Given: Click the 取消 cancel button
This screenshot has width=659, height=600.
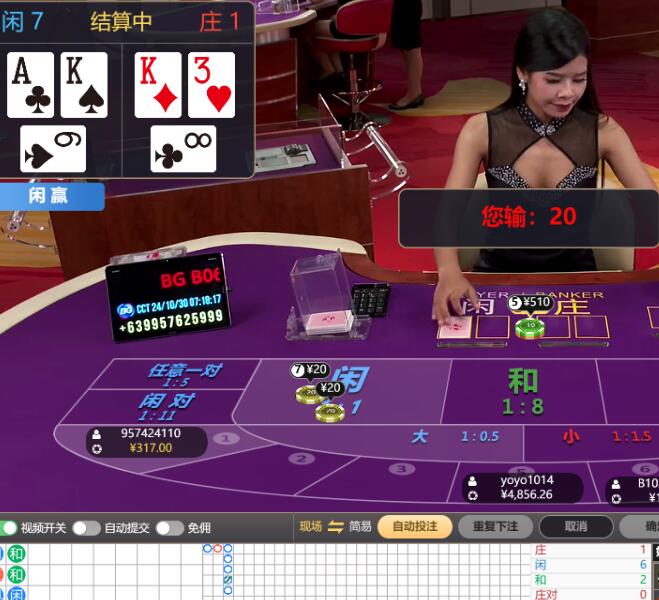Looking at the screenshot, I should 575,526.
